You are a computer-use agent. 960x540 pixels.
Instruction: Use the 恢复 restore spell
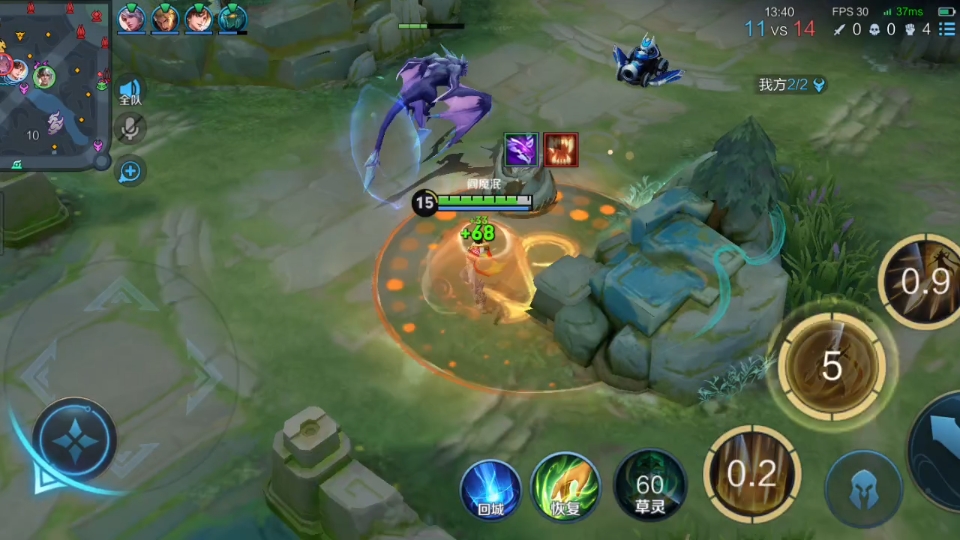pos(565,488)
